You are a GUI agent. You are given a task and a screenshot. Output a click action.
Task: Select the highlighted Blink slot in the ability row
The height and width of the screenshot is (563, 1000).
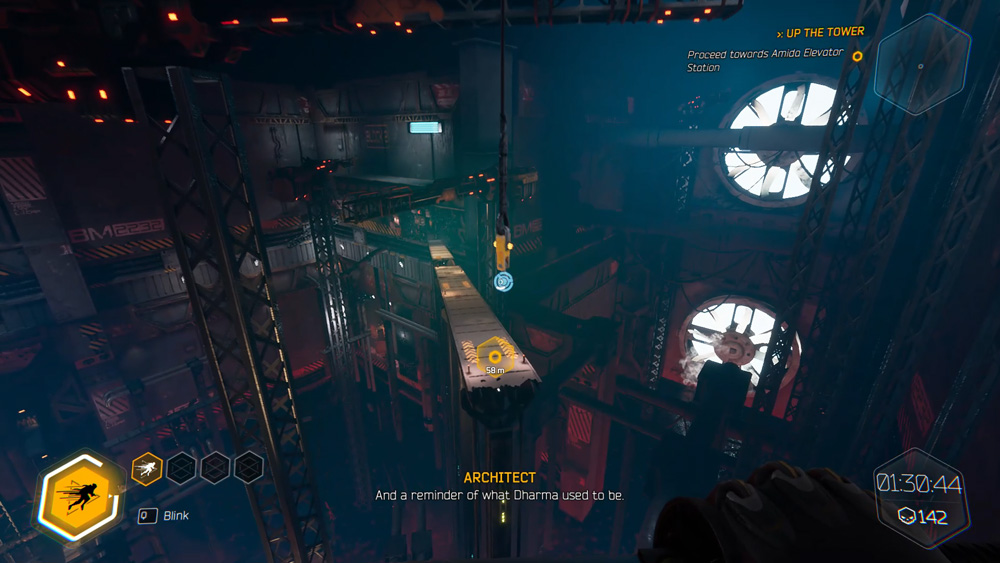tap(147, 467)
